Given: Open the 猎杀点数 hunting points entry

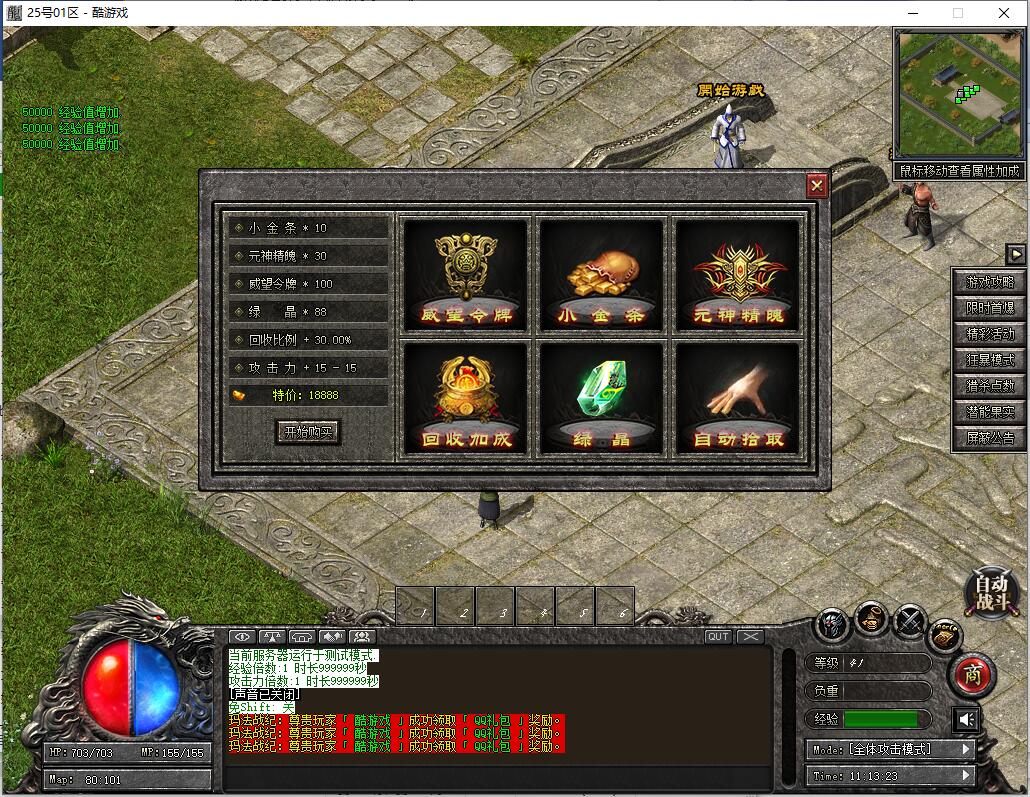Looking at the screenshot, I should coord(989,386).
